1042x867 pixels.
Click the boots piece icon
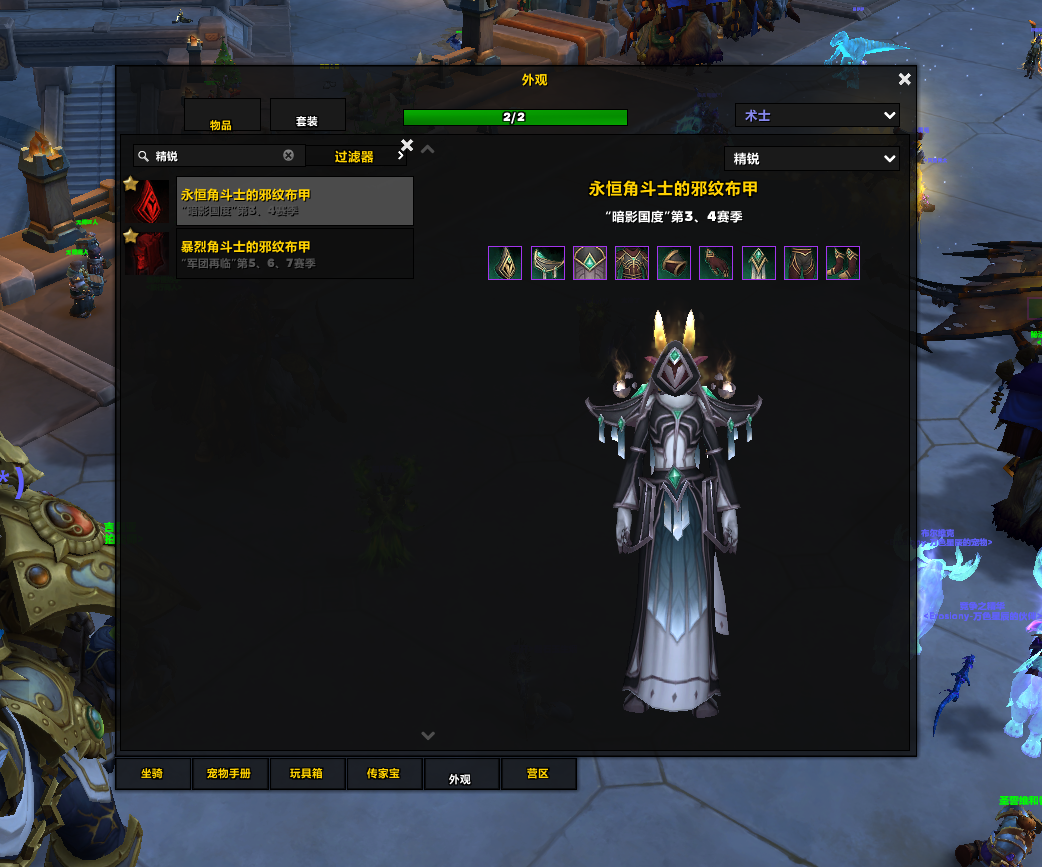(x=843, y=263)
